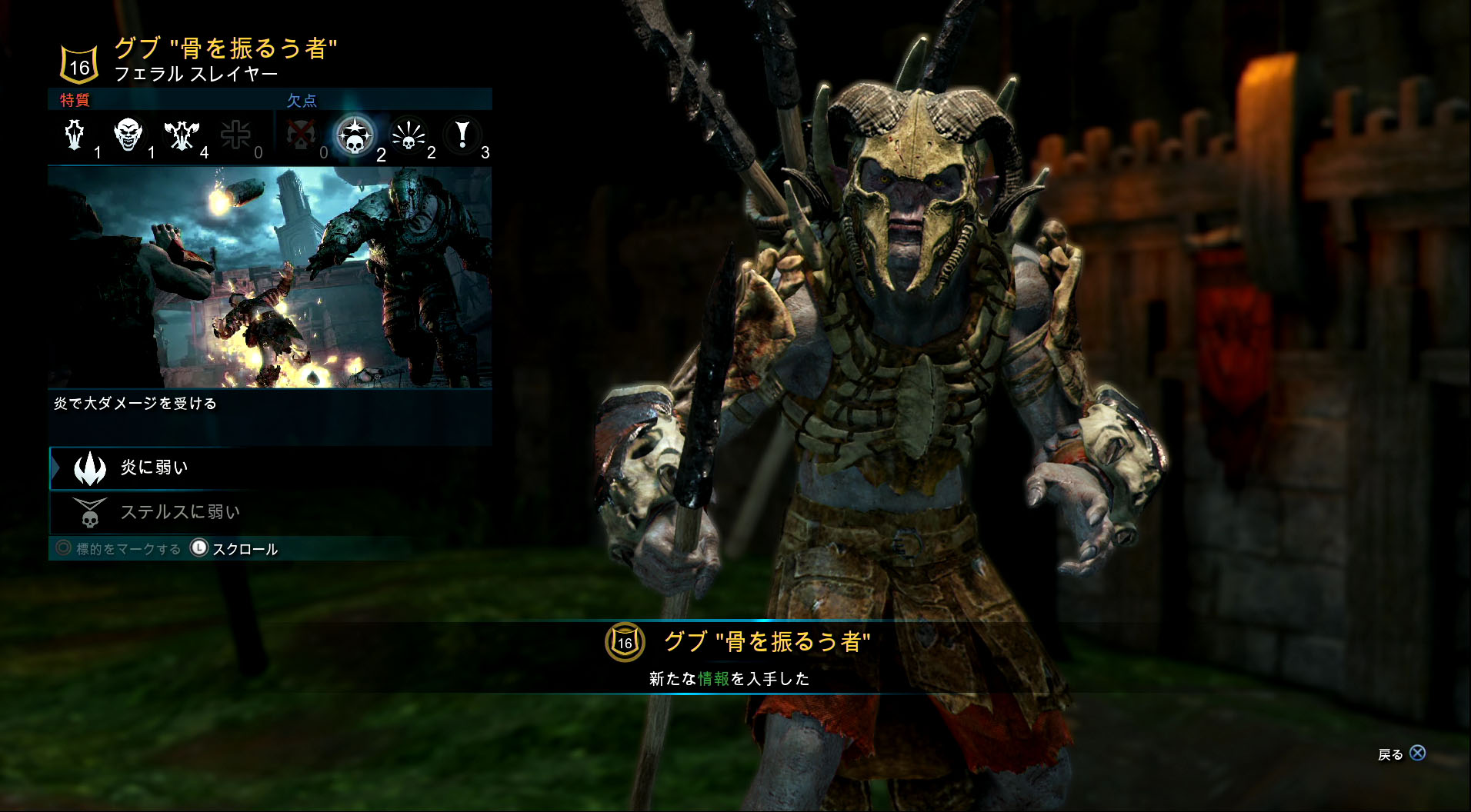Viewport: 1471px width, 812px height.
Task: Select the exclamation mark weakness icon
Action: (x=462, y=135)
